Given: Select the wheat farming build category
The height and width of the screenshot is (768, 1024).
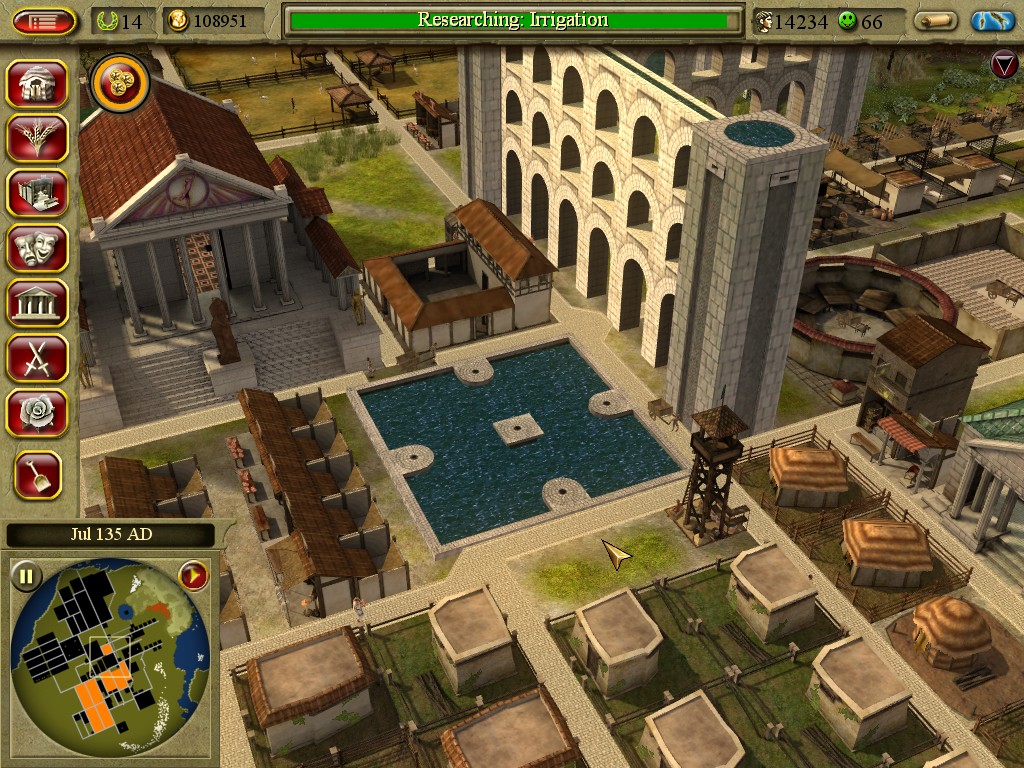Looking at the screenshot, I should pyautogui.click(x=38, y=138).
